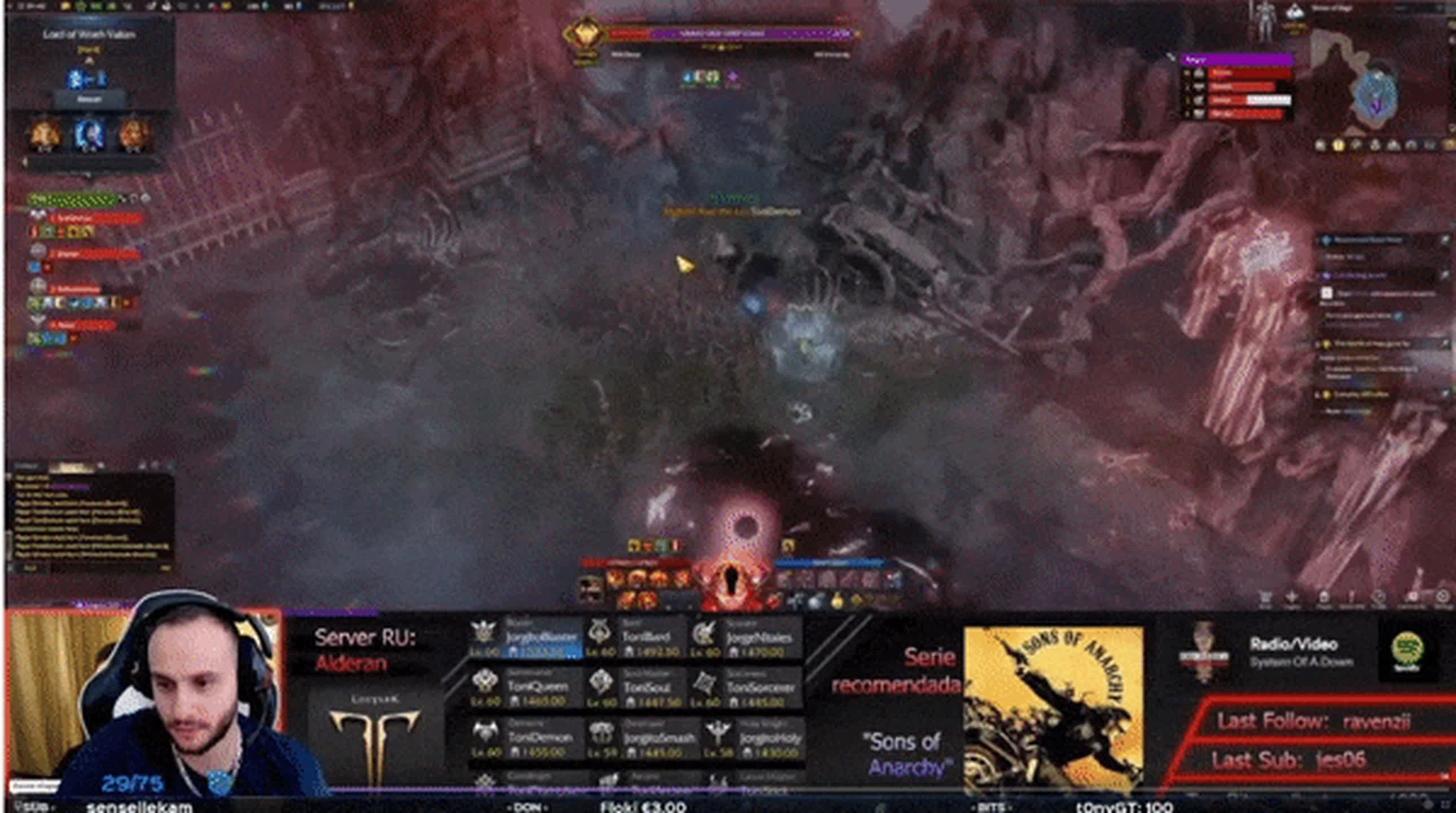Click the Sons of Anarchy poster thumbnail
Image resolution: width=1456 pixels, height=813 pixels.
[1053, 710]
